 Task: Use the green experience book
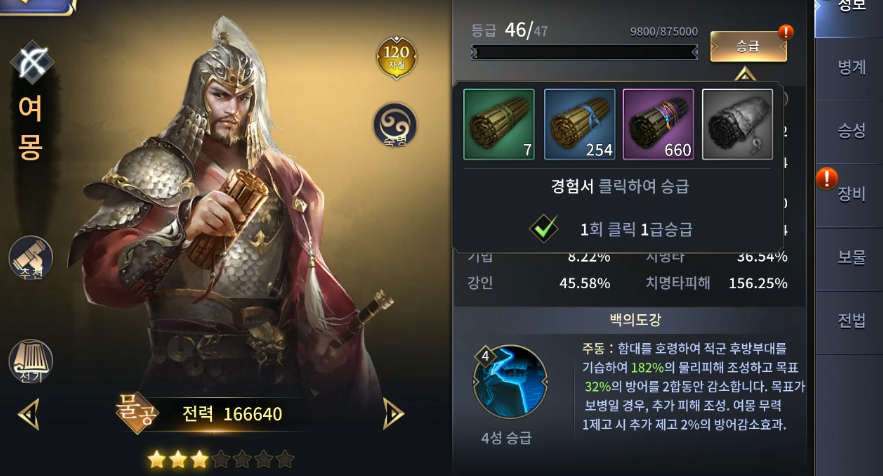click(499, 124)
